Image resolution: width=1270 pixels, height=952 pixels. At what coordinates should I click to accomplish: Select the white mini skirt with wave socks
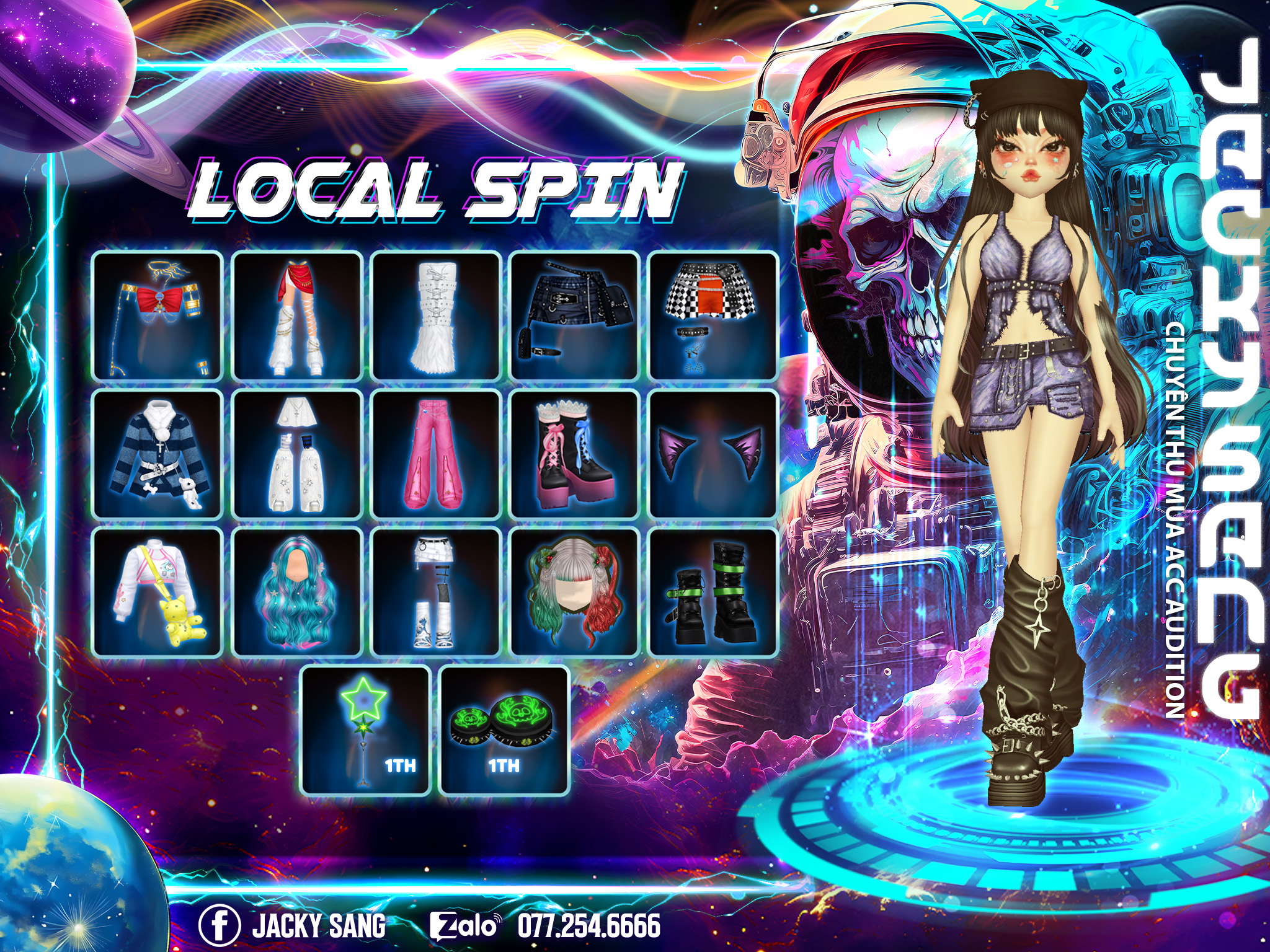coord(435,593)
